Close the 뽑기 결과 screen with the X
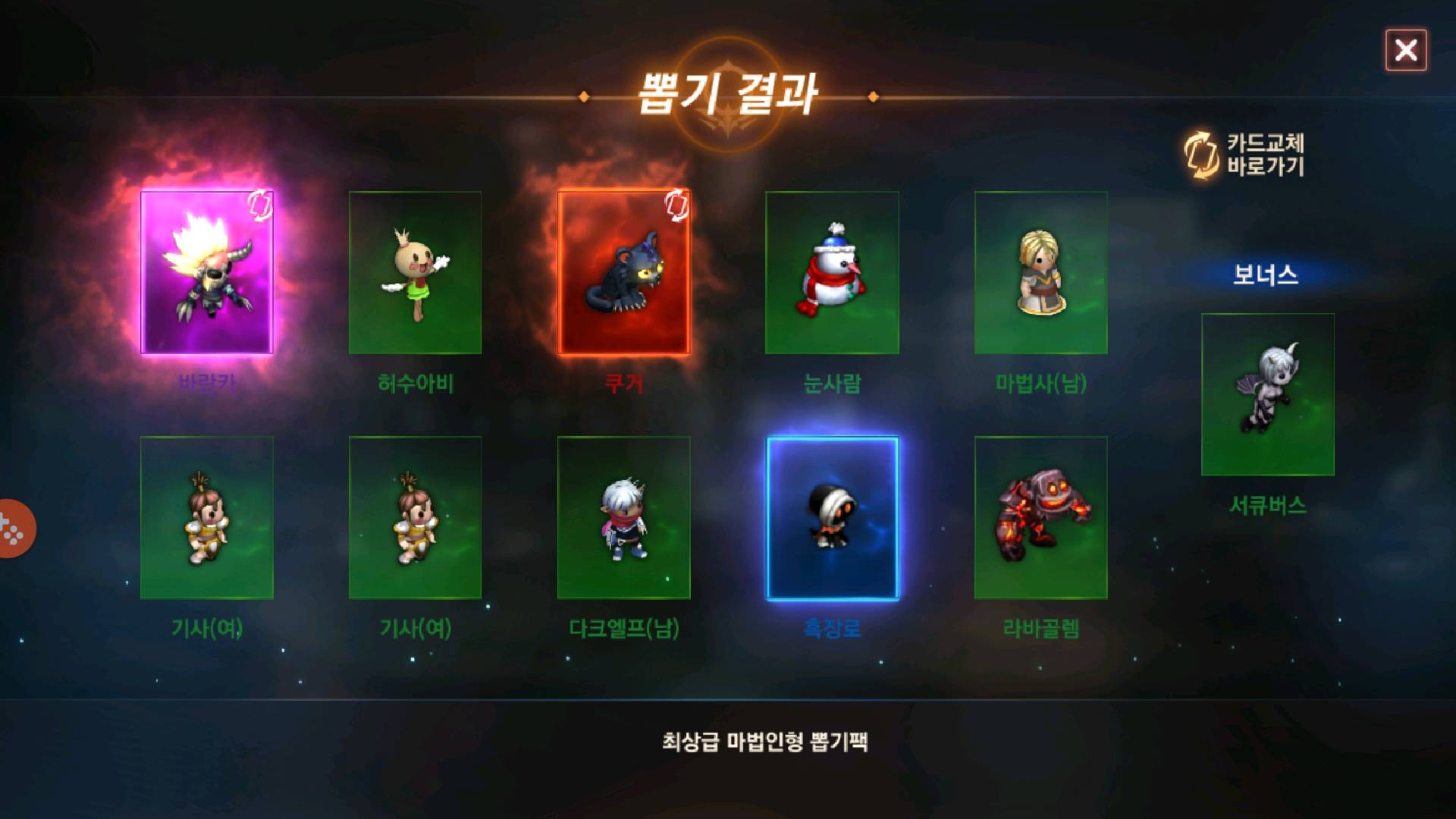Image resolution: width=1456 pixels, height=819 pixels. point(1407,50)
